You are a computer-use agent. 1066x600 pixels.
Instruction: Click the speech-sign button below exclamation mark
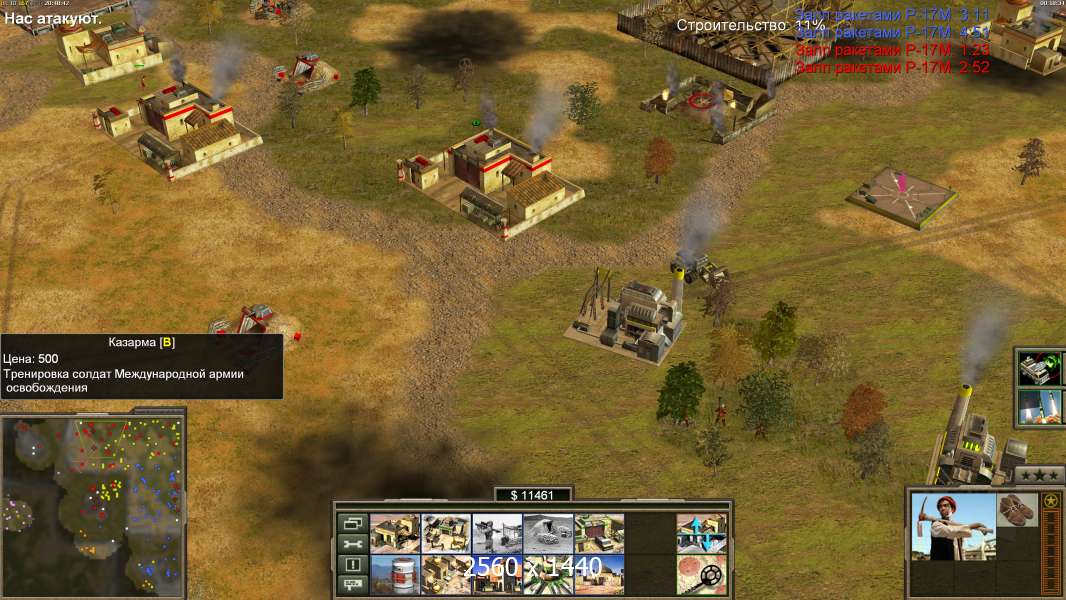pos(352,585)
